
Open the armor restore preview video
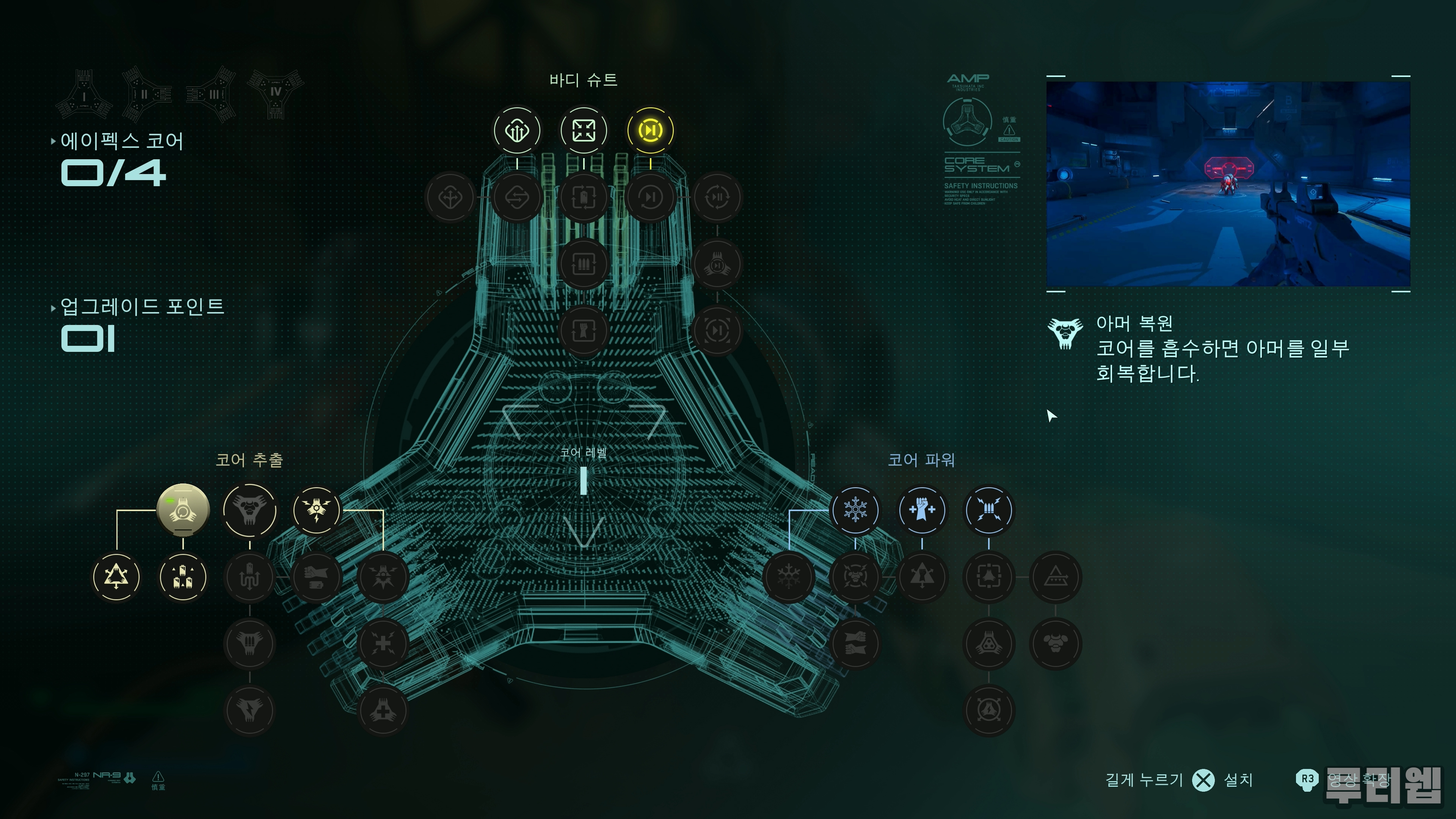[x=1228, y=184]
